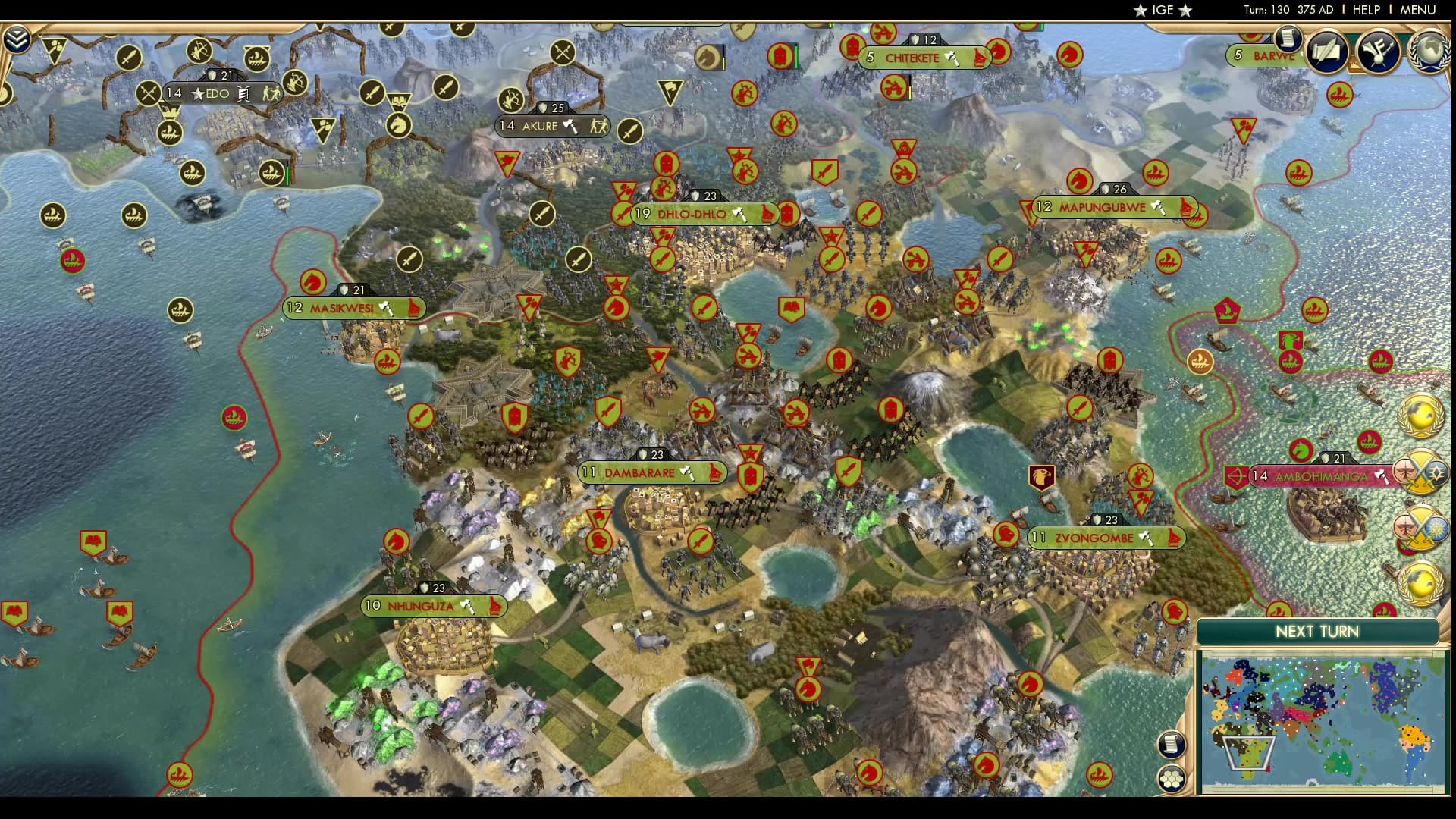Click the bottom-right notification log scroll icon
Screen dimensions: 1456x819
[1172, 745]
